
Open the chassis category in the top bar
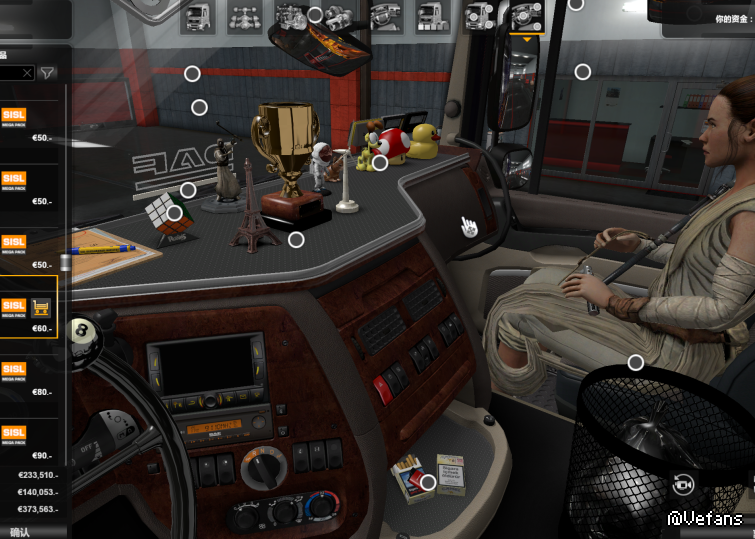tap(243, 16)
